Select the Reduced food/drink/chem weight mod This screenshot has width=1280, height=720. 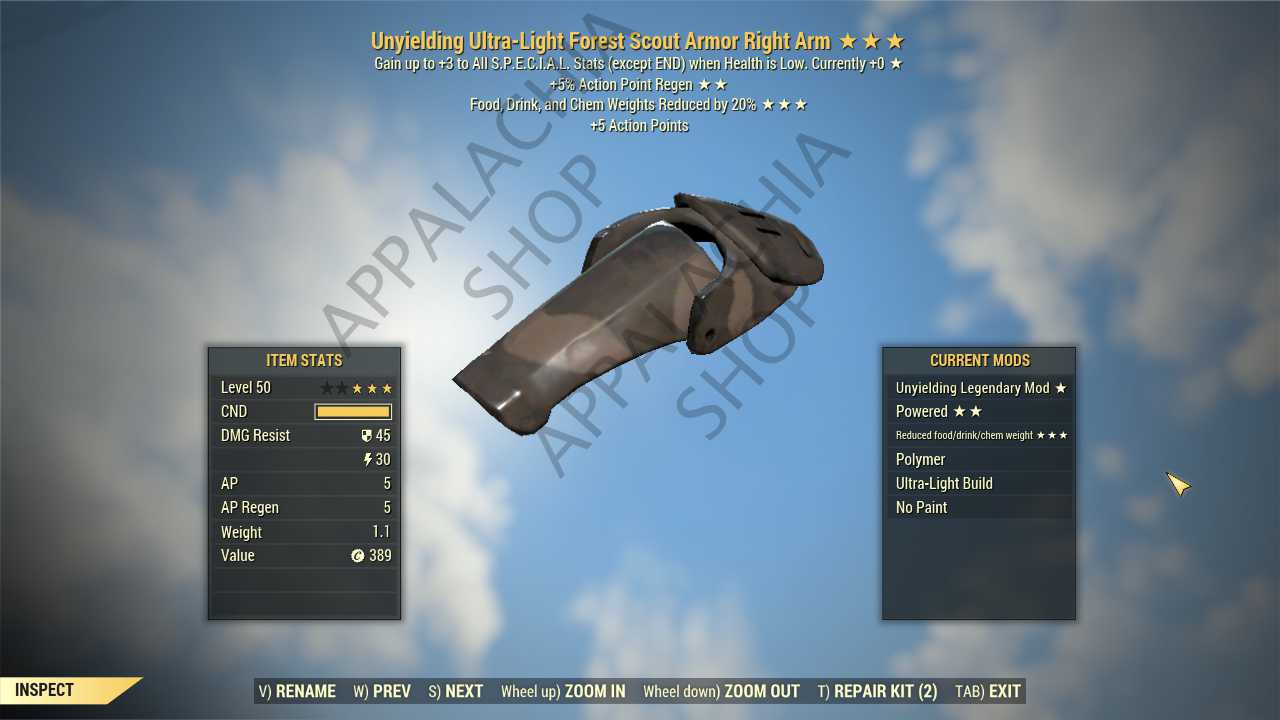tap(979, 436)
